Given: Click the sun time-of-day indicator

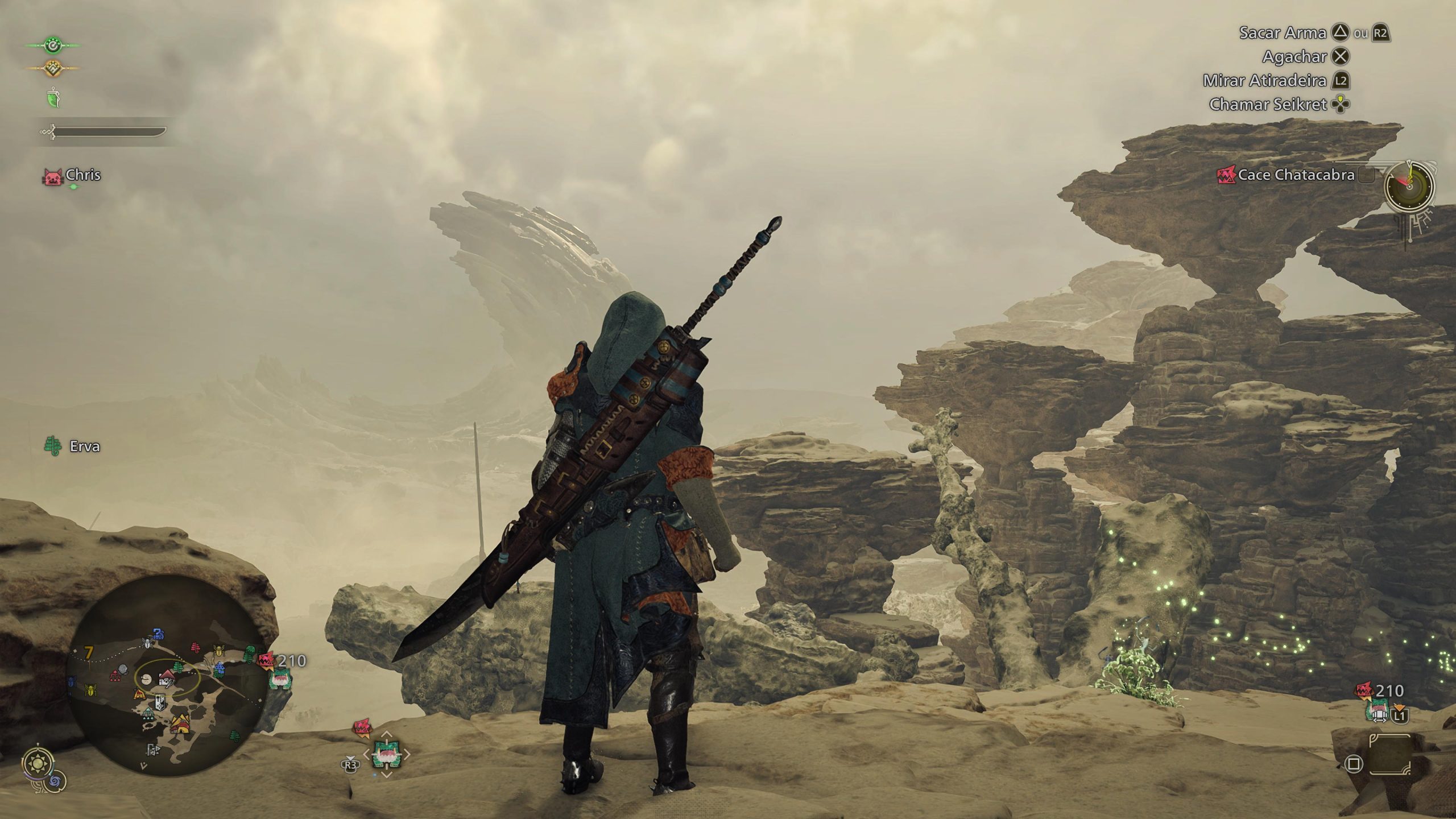Looking at the screenshot, I should coord(39,763).
